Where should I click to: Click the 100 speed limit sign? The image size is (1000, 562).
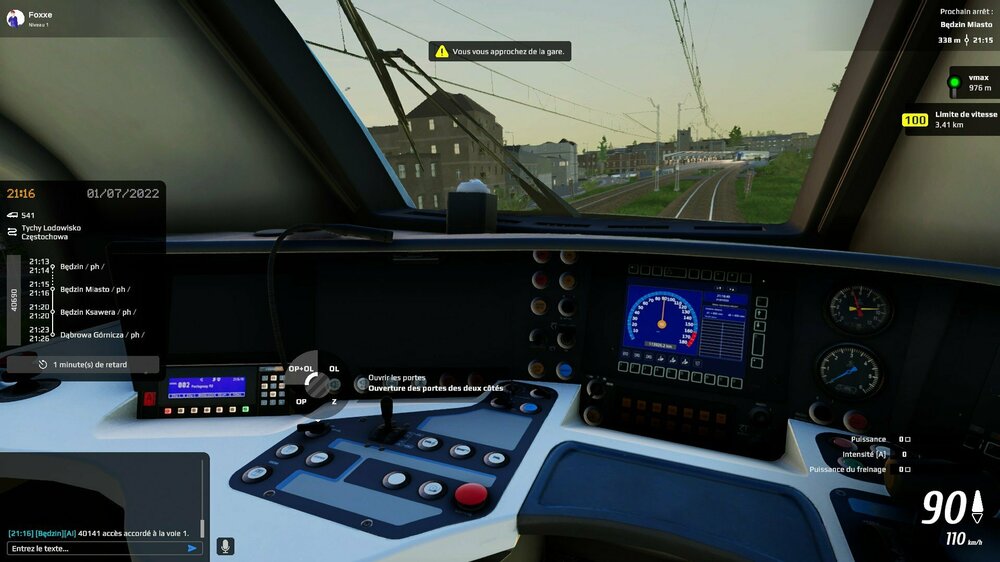(x=915, y=120)
